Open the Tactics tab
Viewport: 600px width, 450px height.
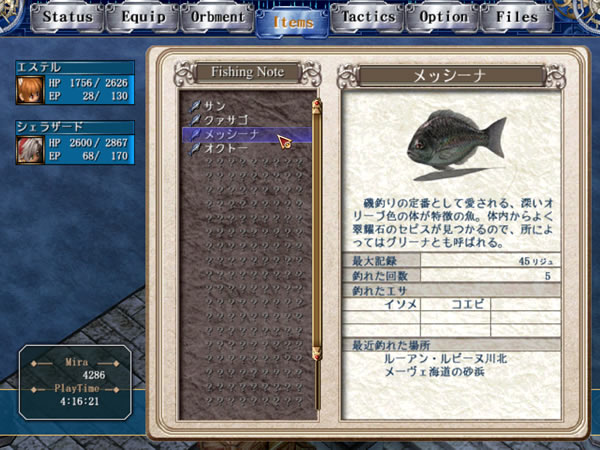click(367, 17)
